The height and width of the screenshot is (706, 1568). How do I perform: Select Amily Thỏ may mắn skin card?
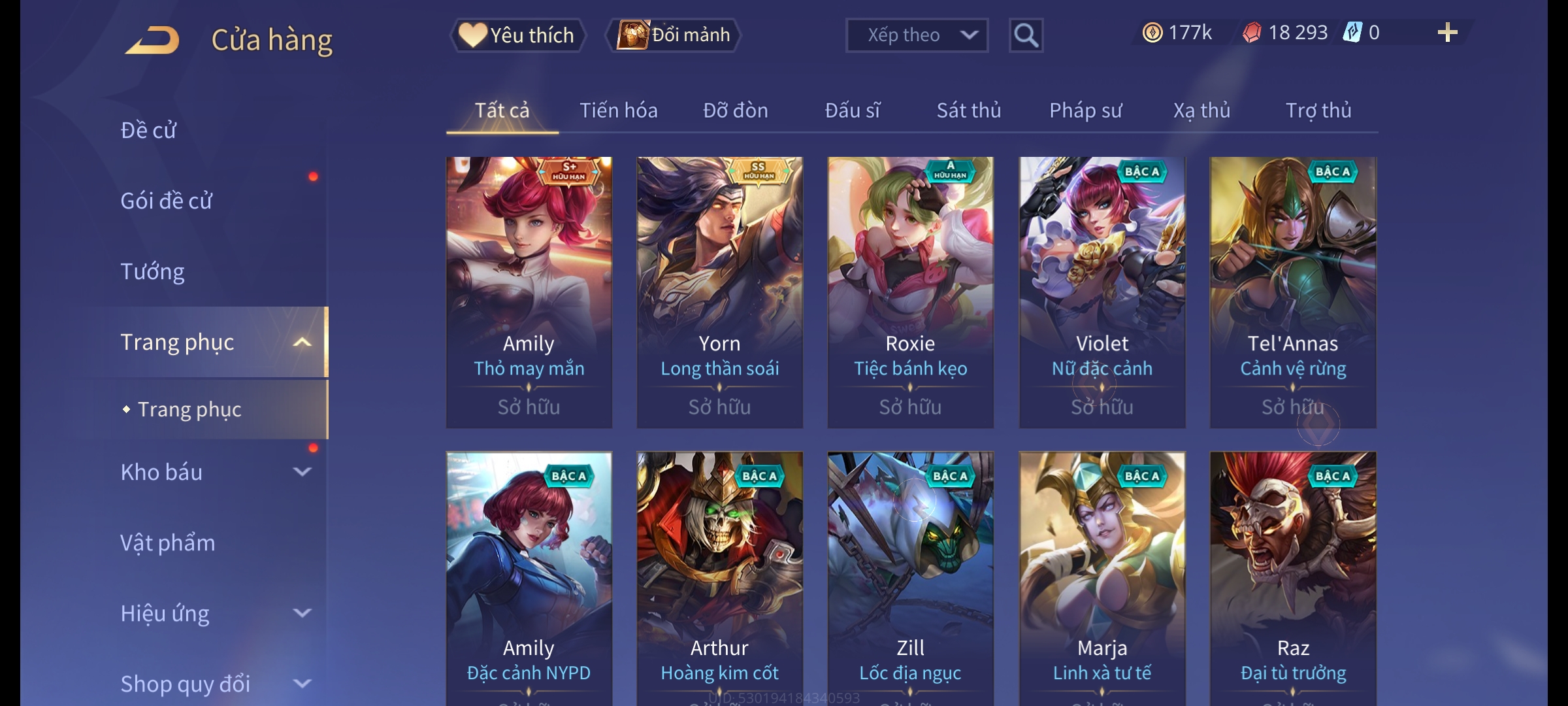tap(529, 292)
